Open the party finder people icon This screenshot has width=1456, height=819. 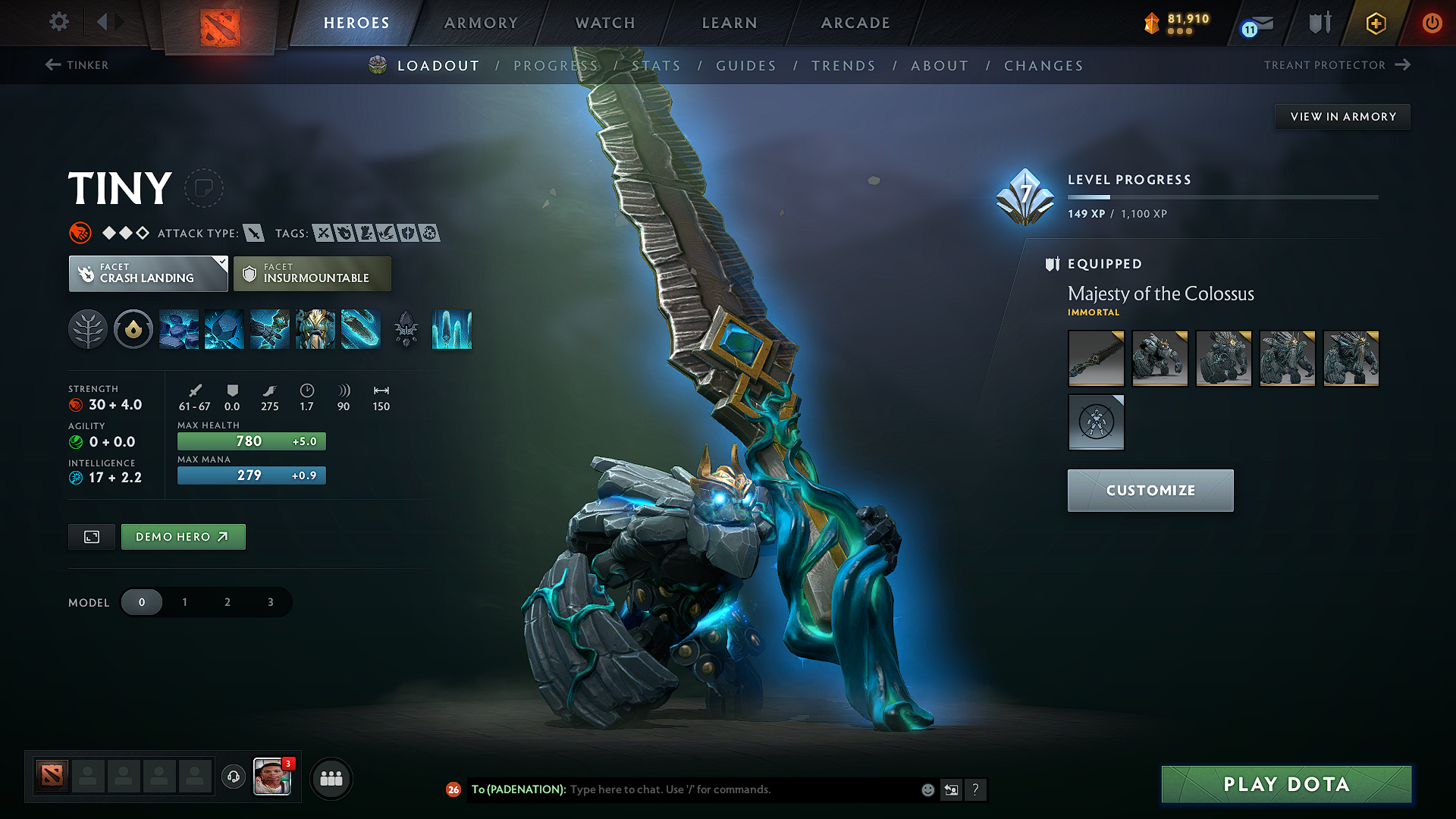[x=331, y=778]
